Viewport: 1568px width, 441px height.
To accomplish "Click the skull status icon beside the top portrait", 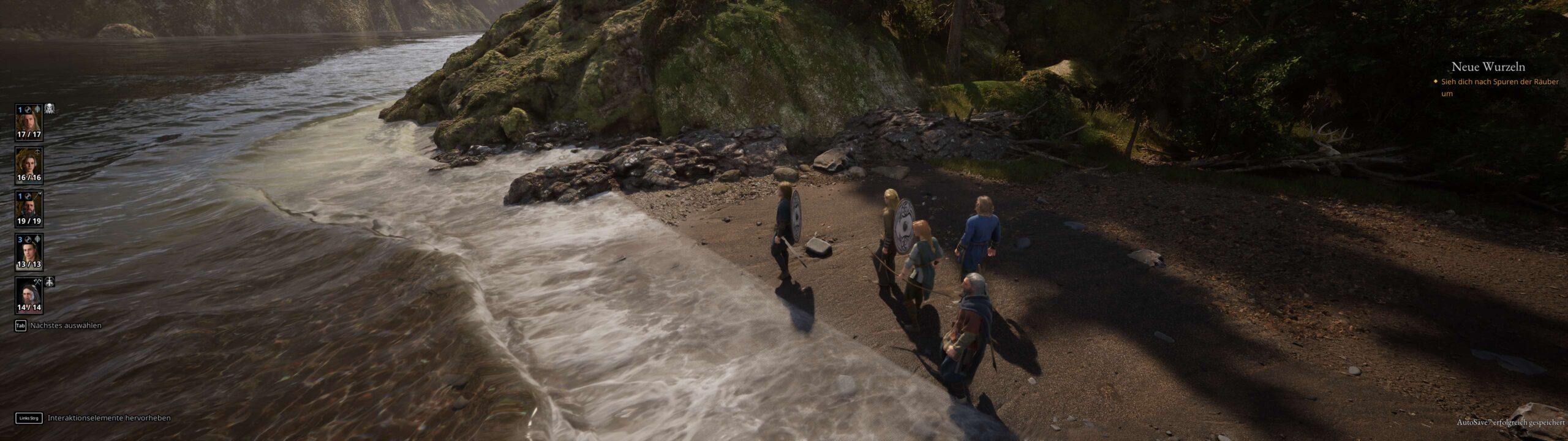I will point(50,109).
